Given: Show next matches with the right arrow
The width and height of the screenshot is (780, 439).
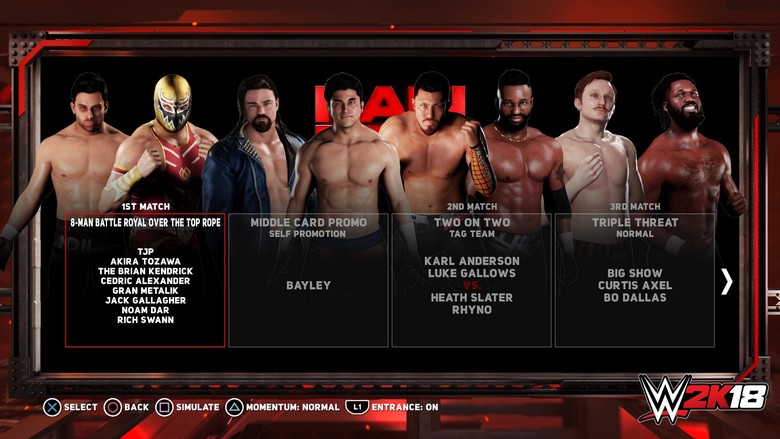Looking at the screenshot, I should (x=727, y=282).
